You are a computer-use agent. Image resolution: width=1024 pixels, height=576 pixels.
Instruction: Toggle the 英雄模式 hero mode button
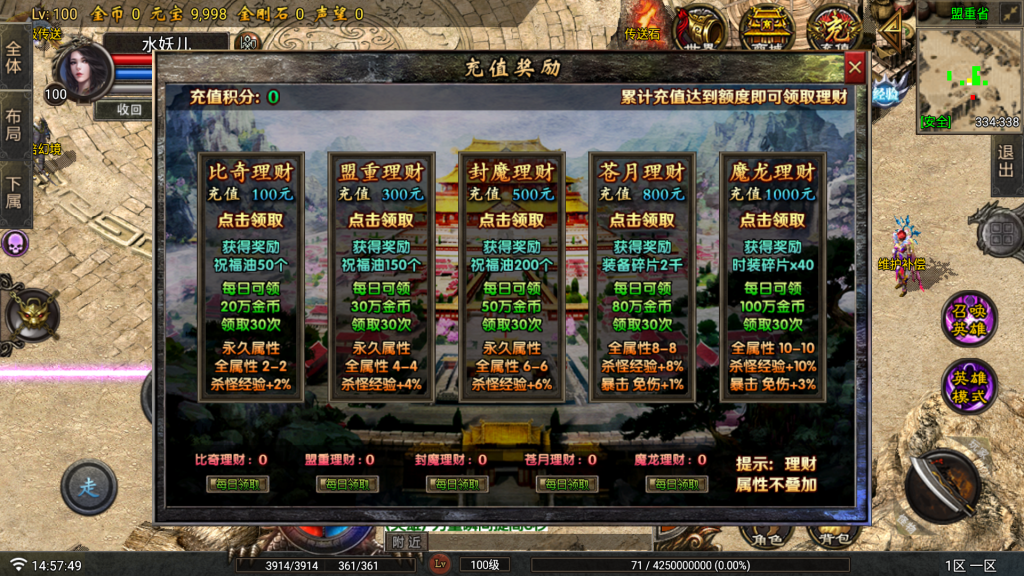click(968, 387)
